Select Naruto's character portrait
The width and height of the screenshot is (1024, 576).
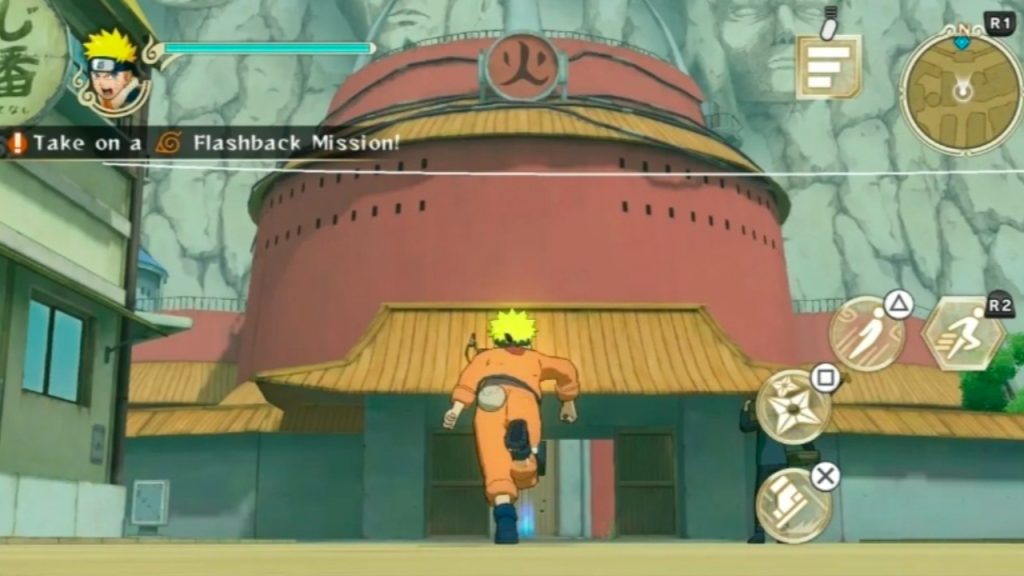(112, 72)
